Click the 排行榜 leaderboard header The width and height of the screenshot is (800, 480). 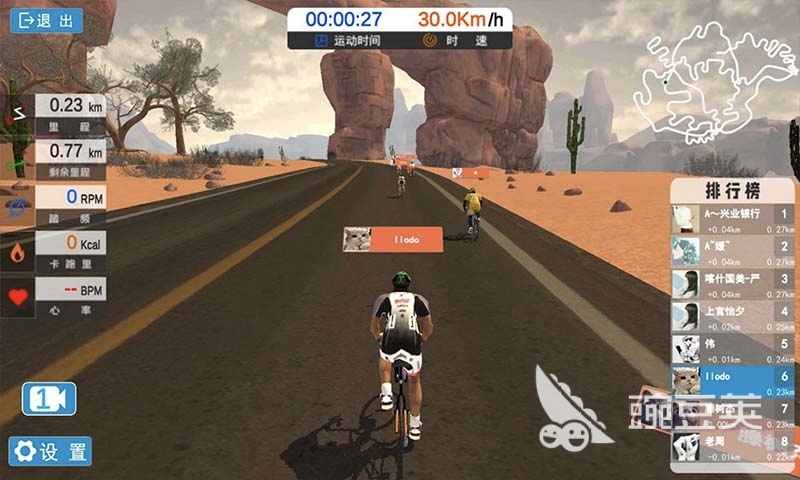point(734,190)
